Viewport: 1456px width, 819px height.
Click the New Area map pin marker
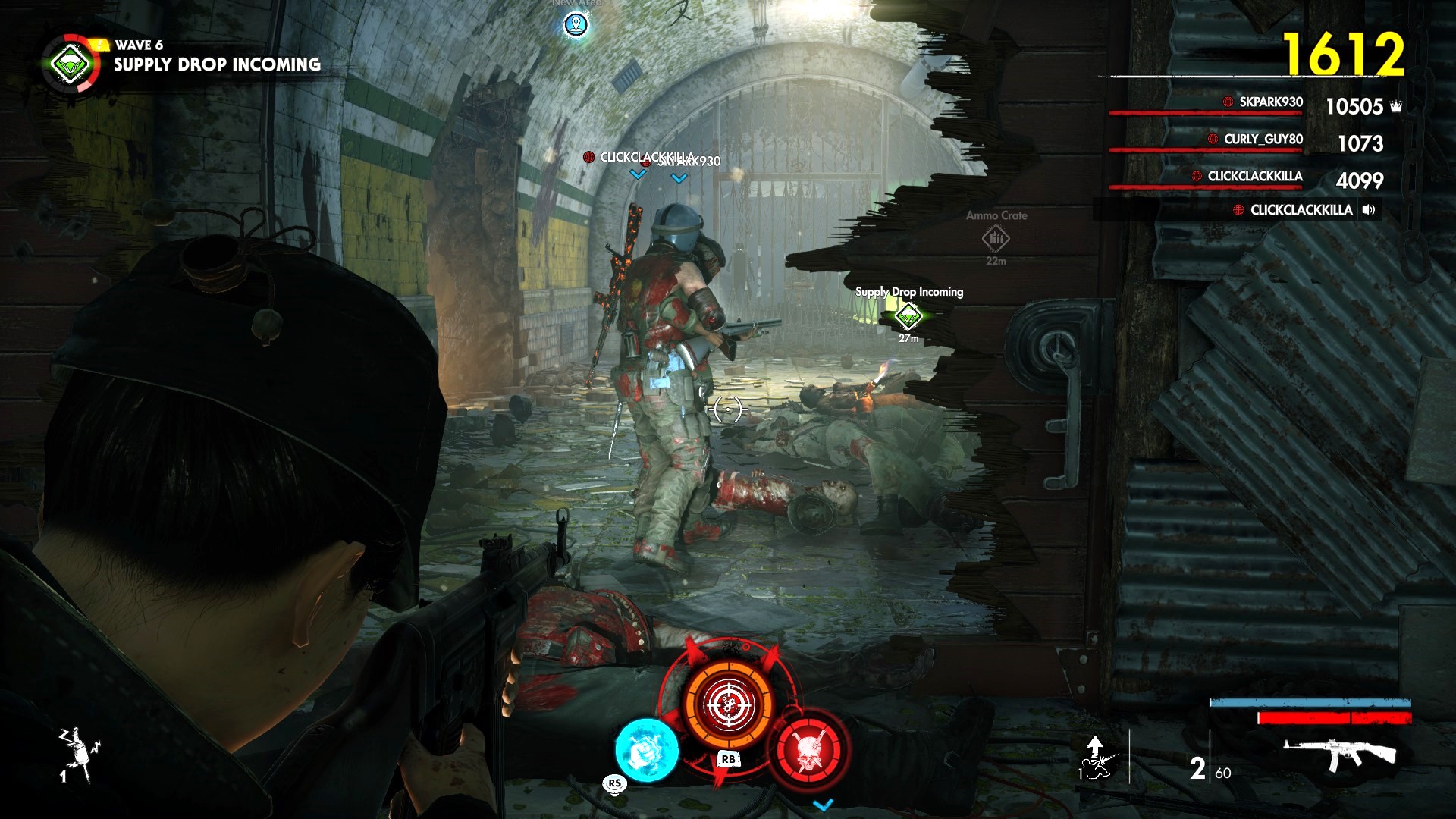pos(576,25)
